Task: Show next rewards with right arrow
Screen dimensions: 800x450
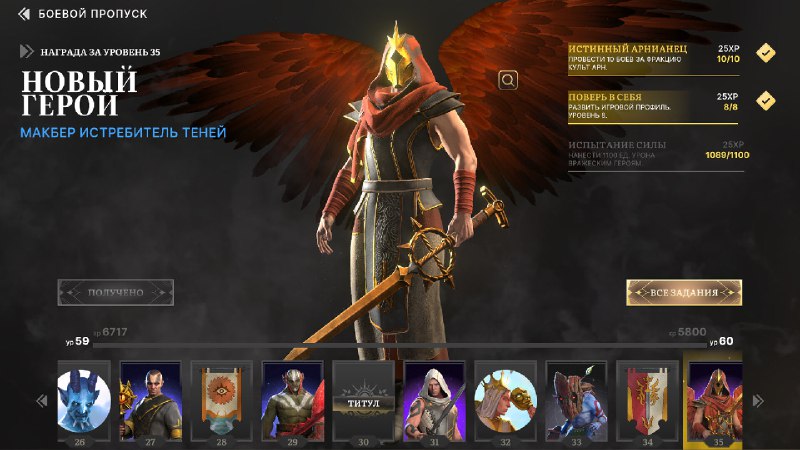Action: (x=759, y=401)
